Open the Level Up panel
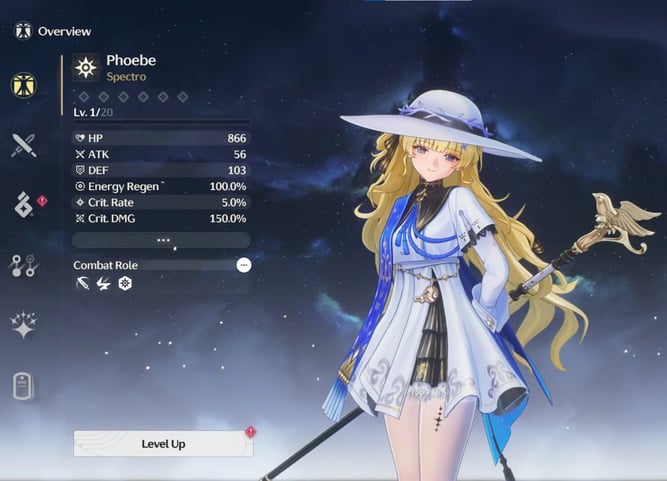This screenshot has height=481, width=667. point(163,443)
